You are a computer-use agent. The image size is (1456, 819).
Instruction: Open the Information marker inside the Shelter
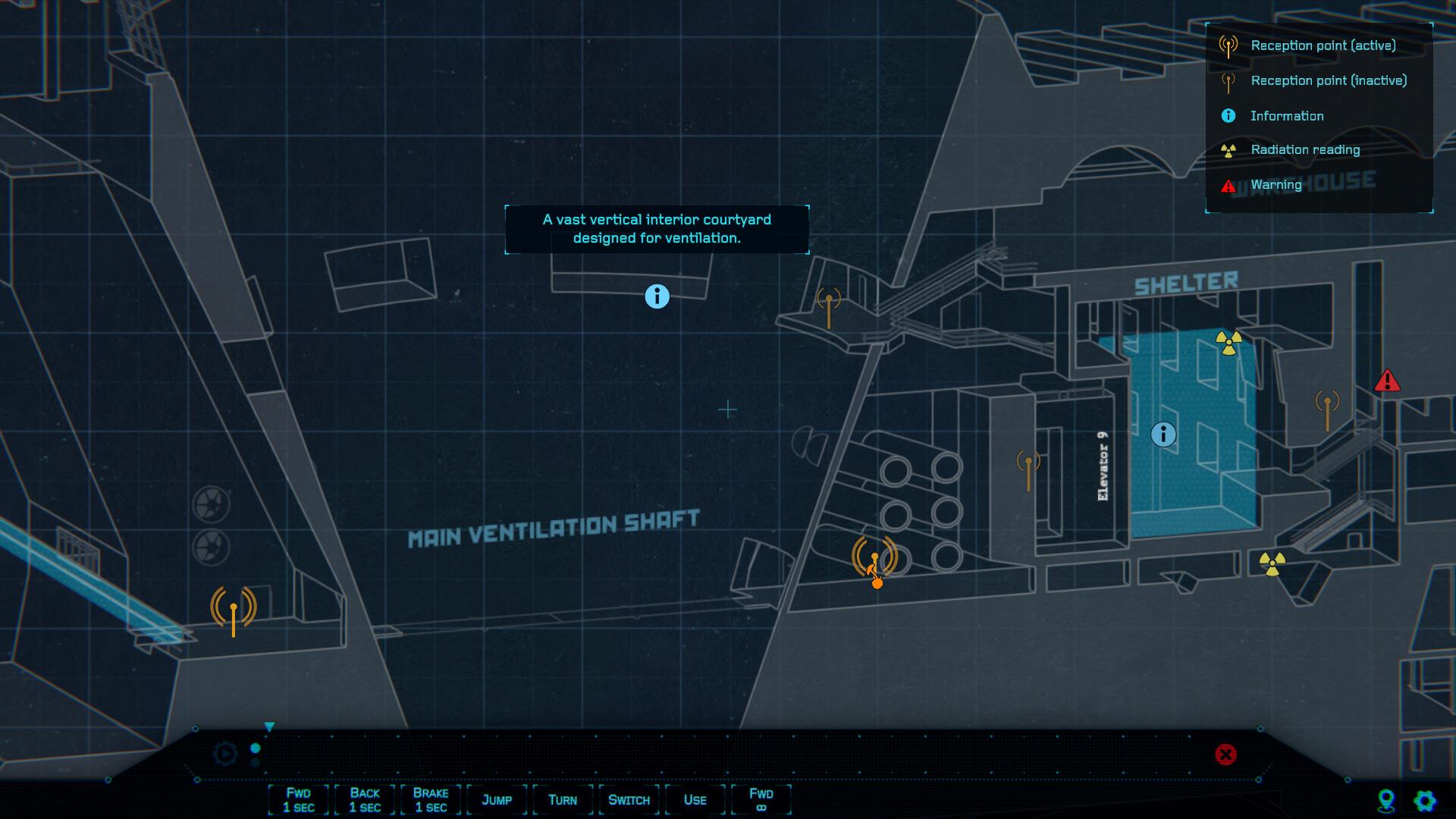tap(1165, 435)
